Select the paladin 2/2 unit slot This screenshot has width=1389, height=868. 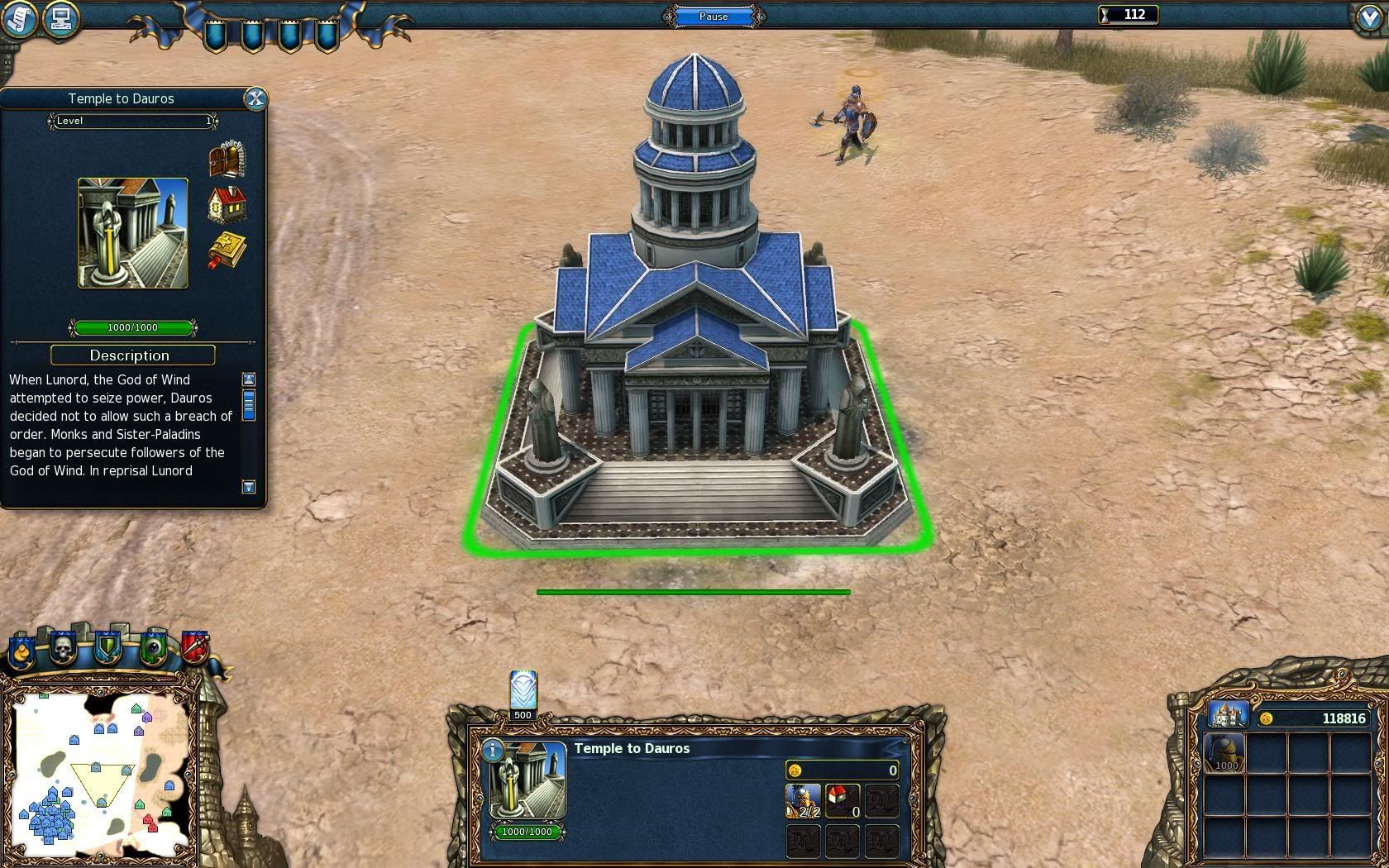[803, 800]
